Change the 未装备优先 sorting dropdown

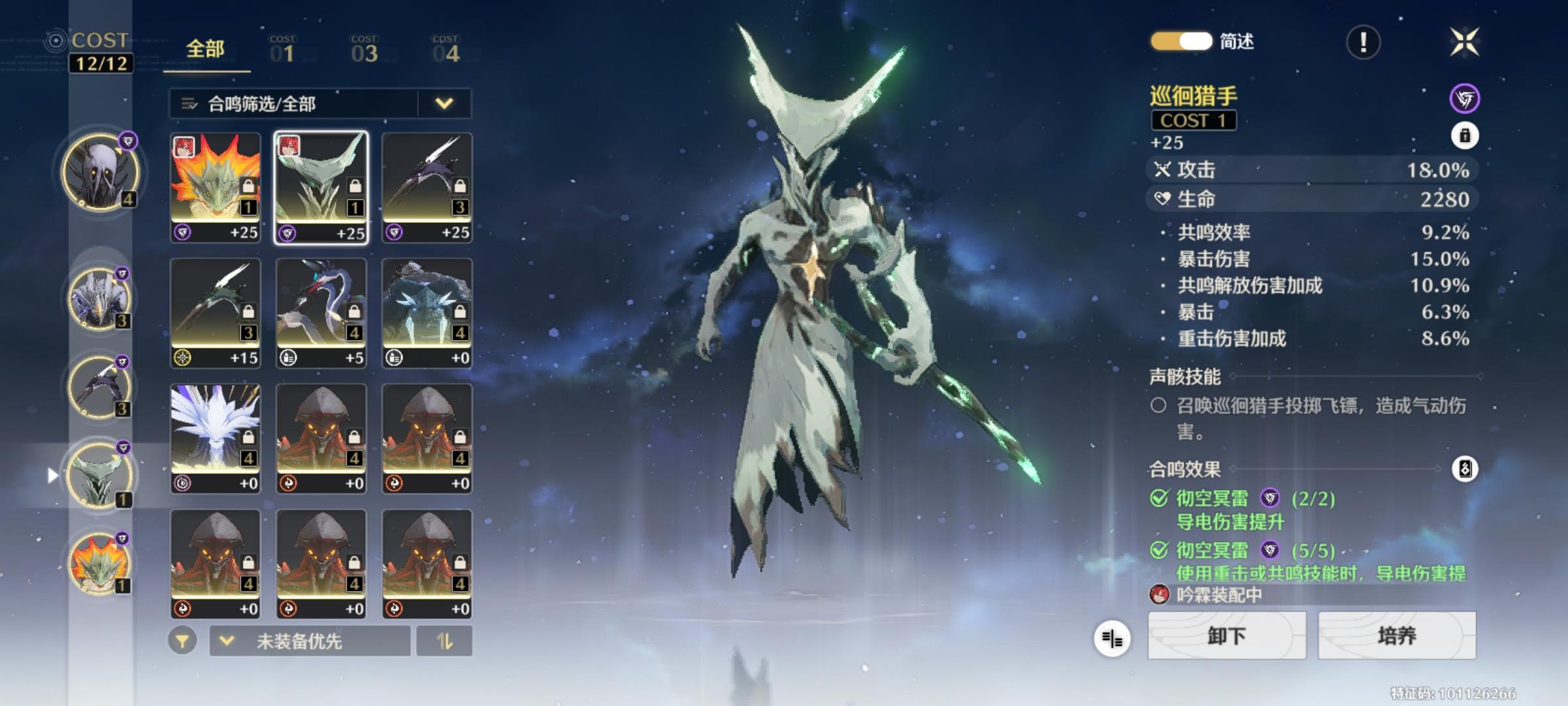click(310, 641)
